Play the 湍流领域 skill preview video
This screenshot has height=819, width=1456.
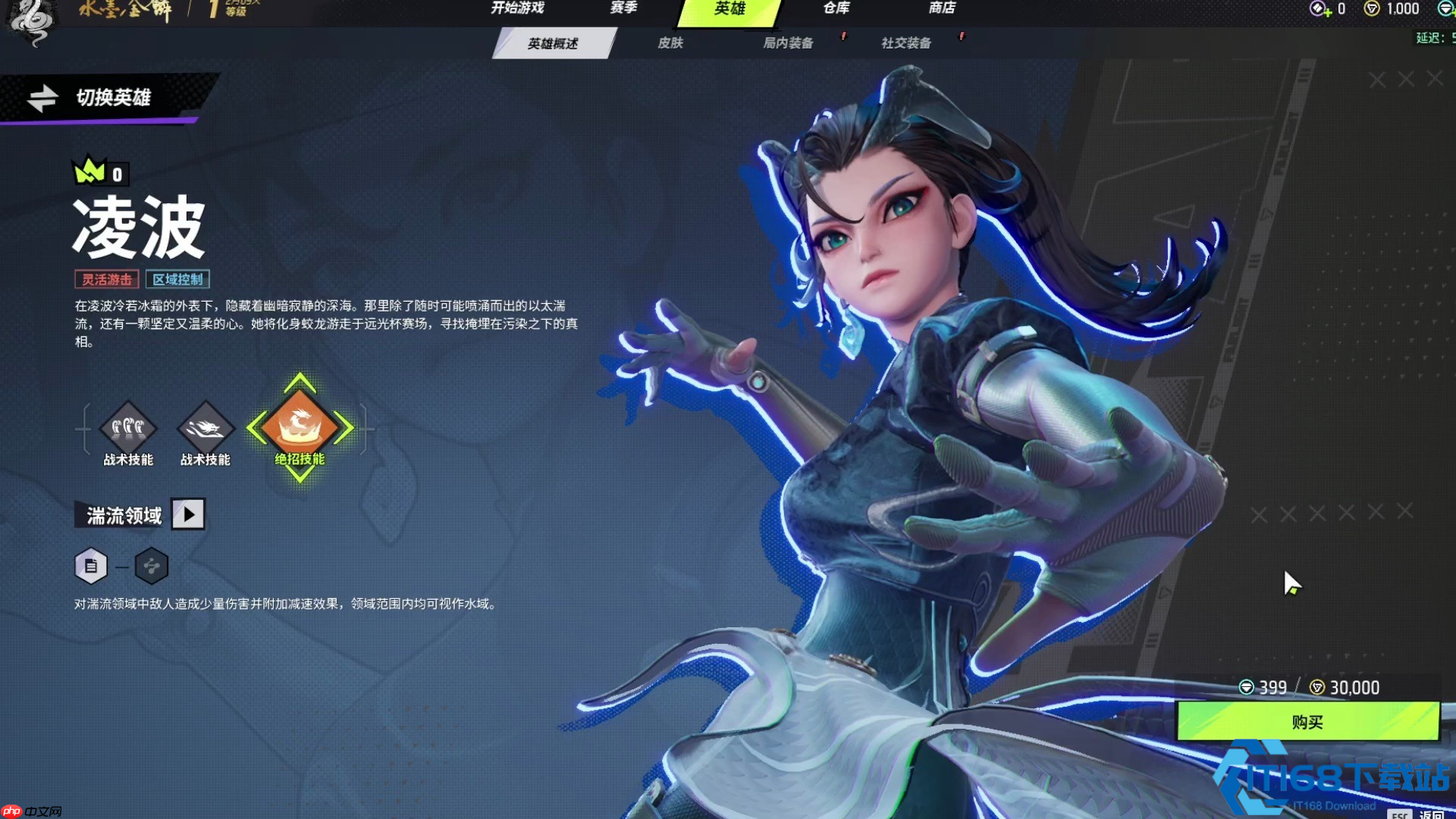coord(188,514)
